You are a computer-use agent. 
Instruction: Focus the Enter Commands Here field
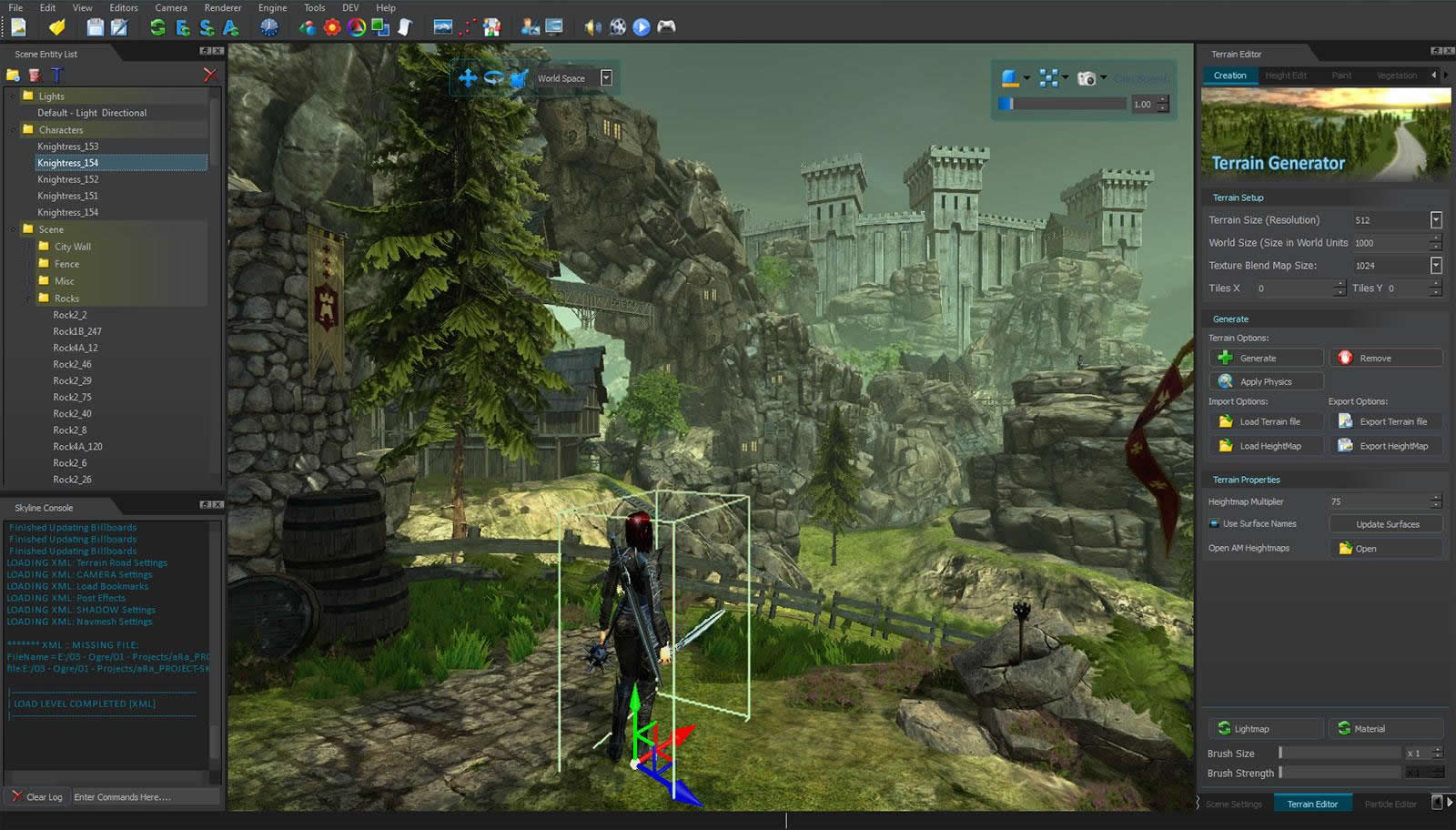(x=146, y=797)
